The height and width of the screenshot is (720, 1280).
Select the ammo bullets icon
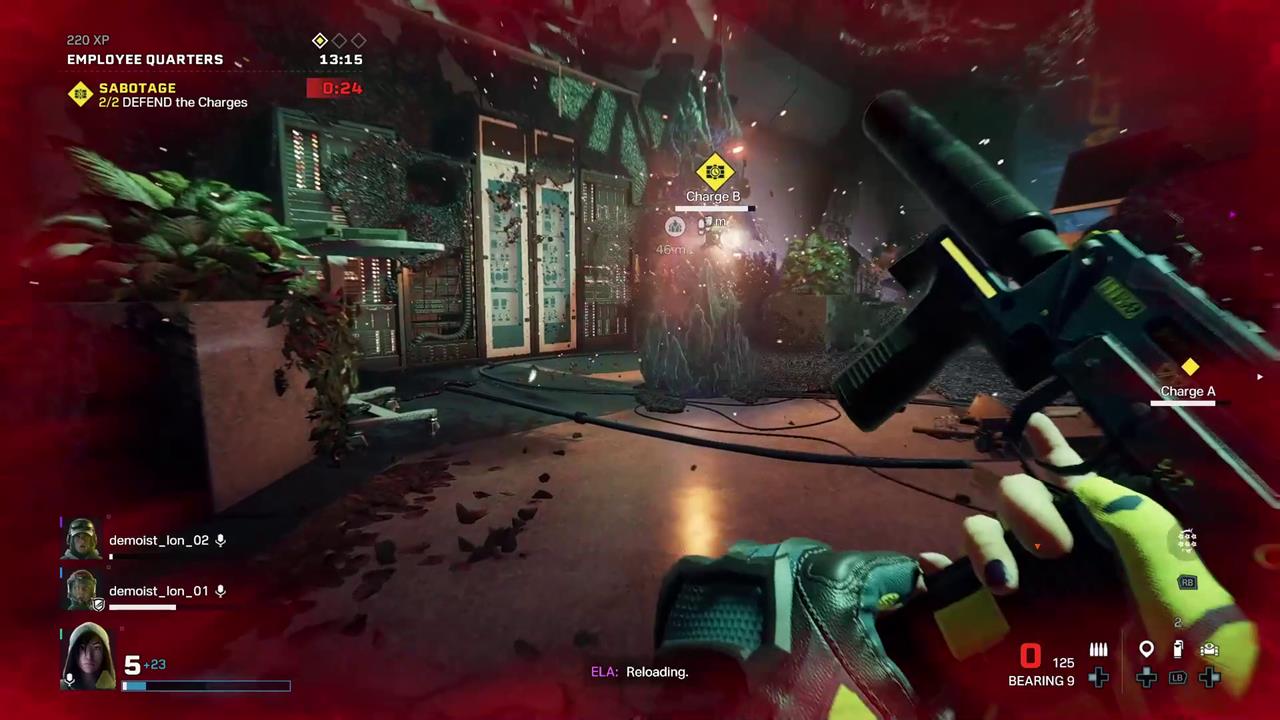tap(1098, 650)
